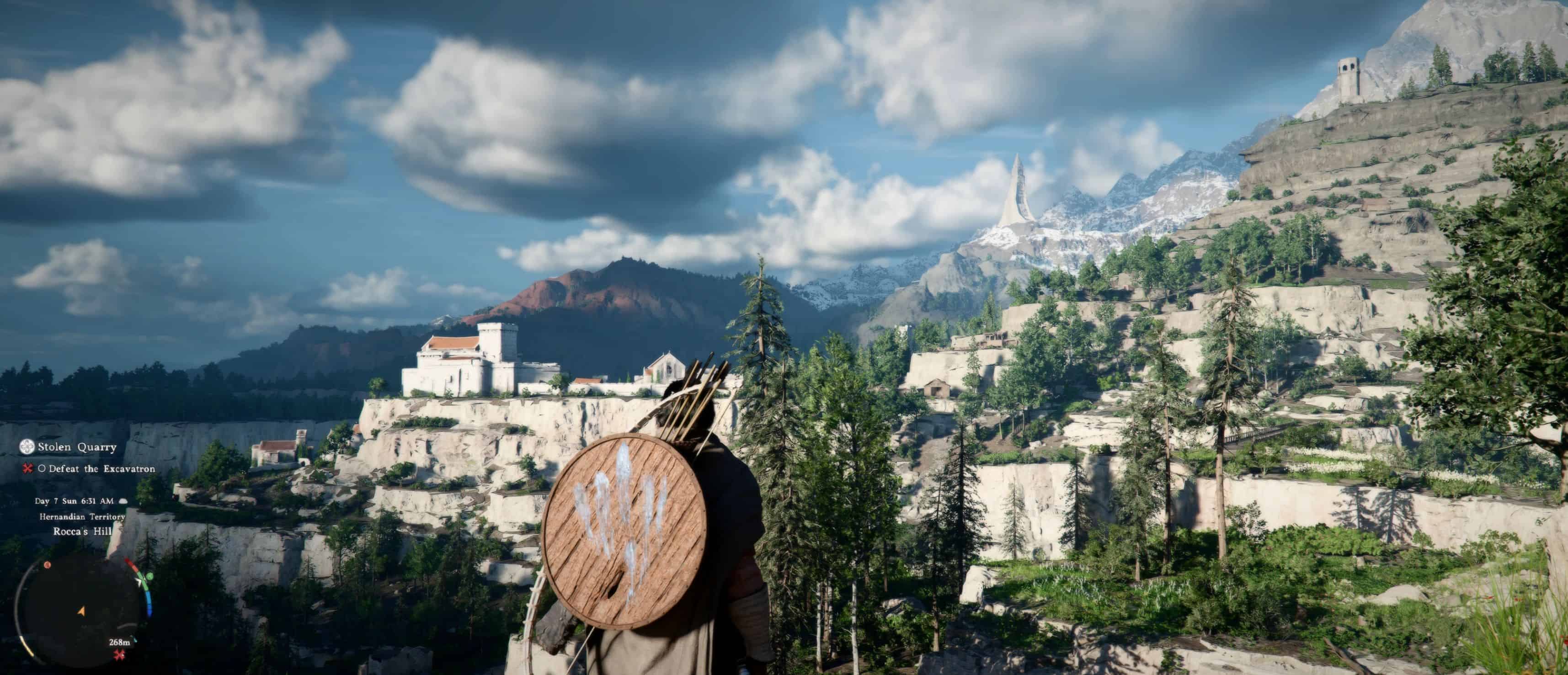Expand the Stolen Quarry quest details
The height and width of the screenshot is (675, 1568).
pos(77,447)
